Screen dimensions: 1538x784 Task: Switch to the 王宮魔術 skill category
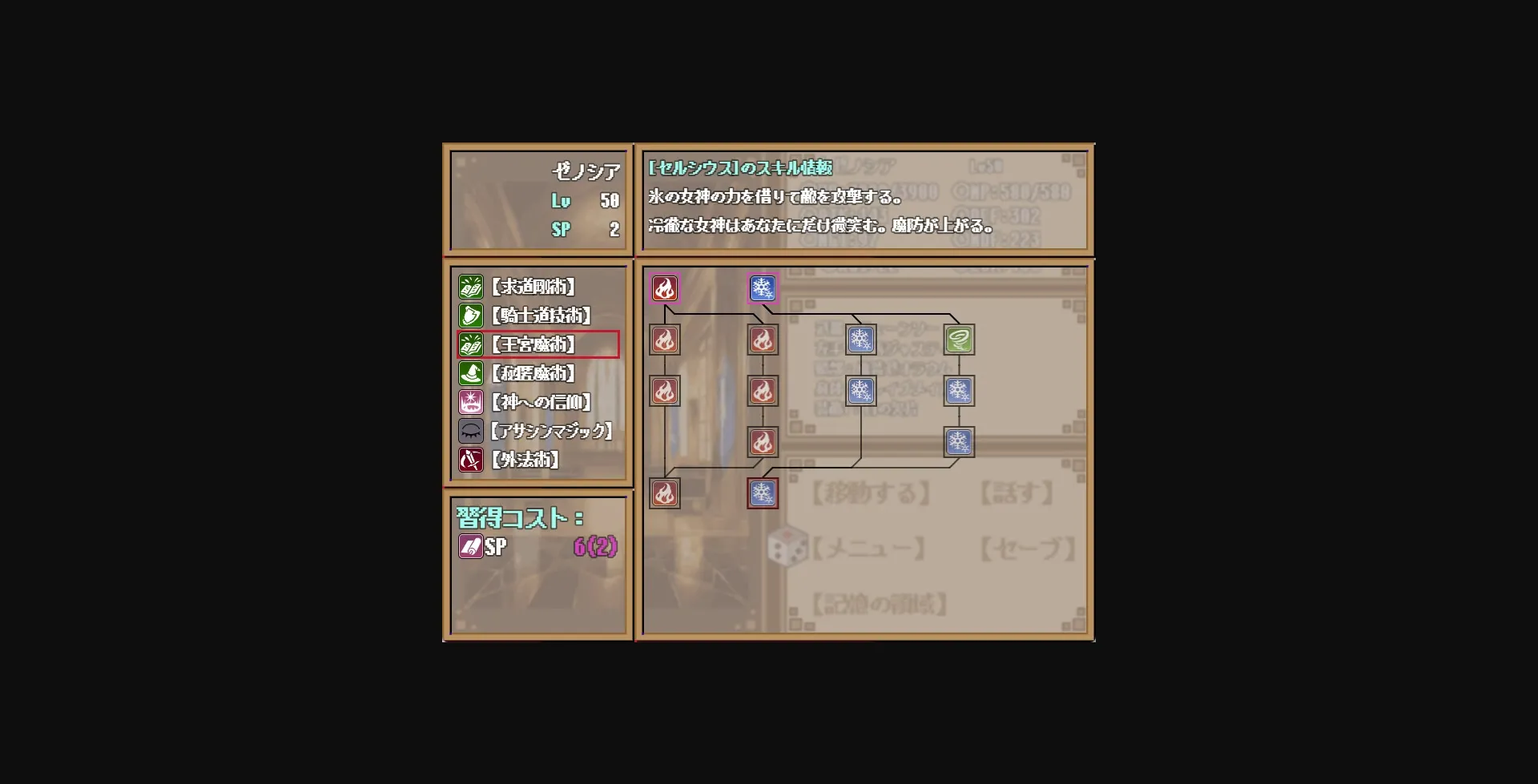tap(533, 344)
